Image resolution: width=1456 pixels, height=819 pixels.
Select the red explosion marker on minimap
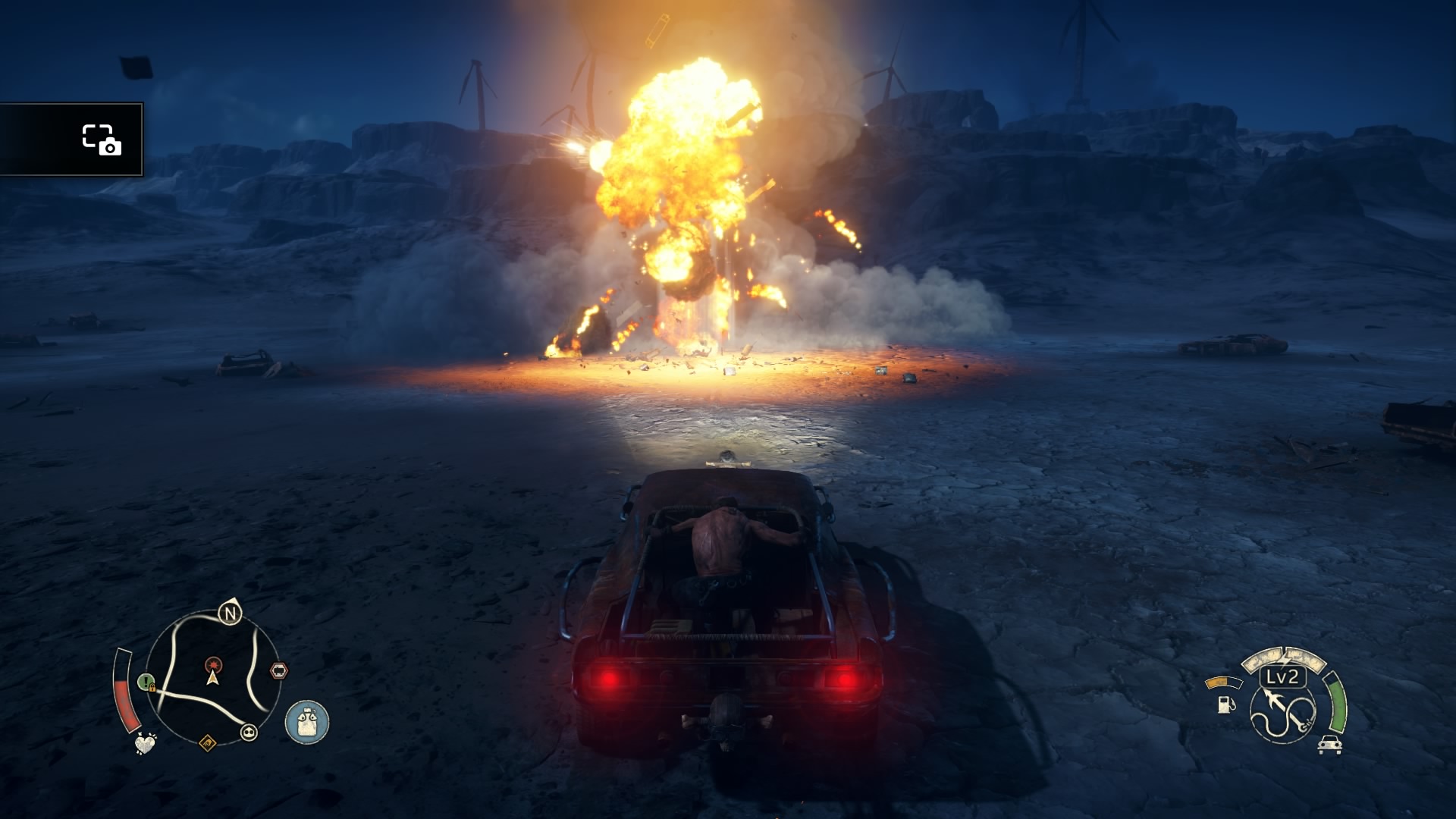[x=214, y=664]
